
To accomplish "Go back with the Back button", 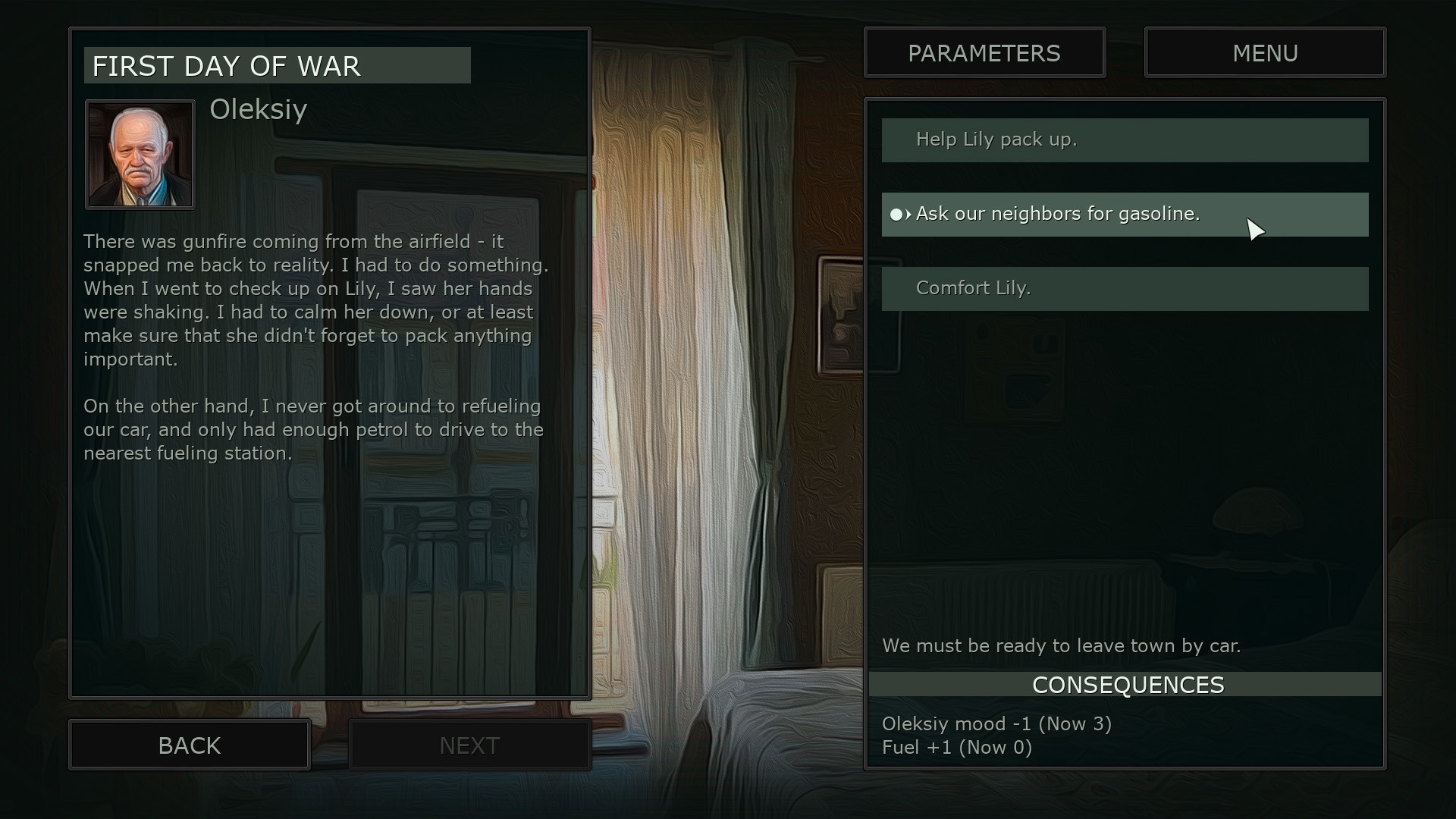I will coord(190,745).
